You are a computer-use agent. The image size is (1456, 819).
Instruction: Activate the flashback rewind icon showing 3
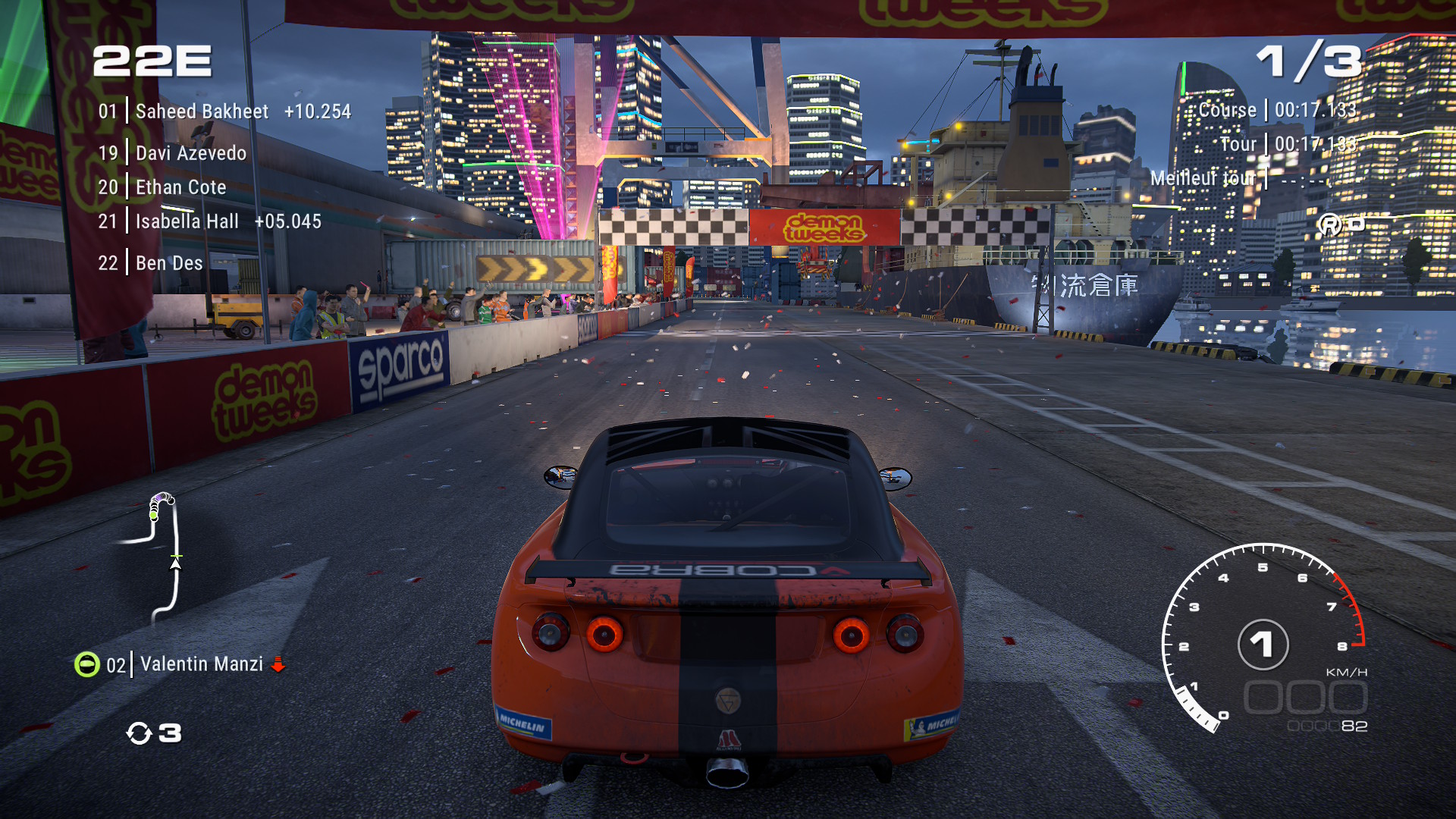(x=155, y=733)
